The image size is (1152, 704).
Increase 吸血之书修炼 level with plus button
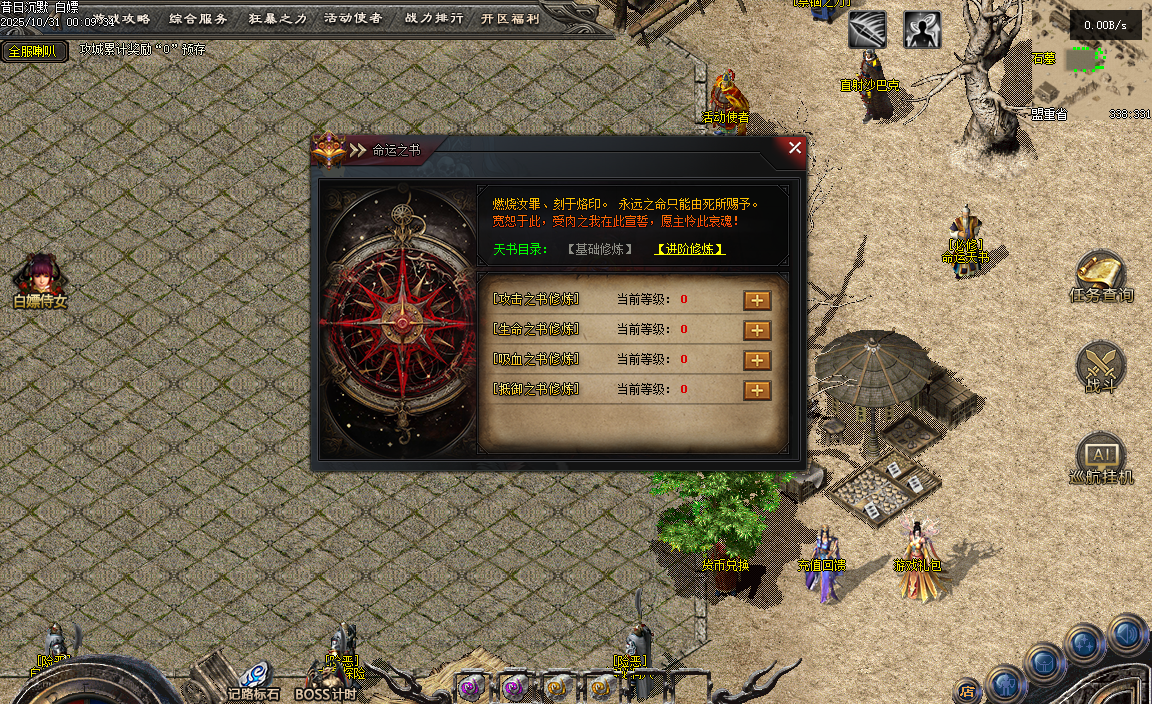757,360
